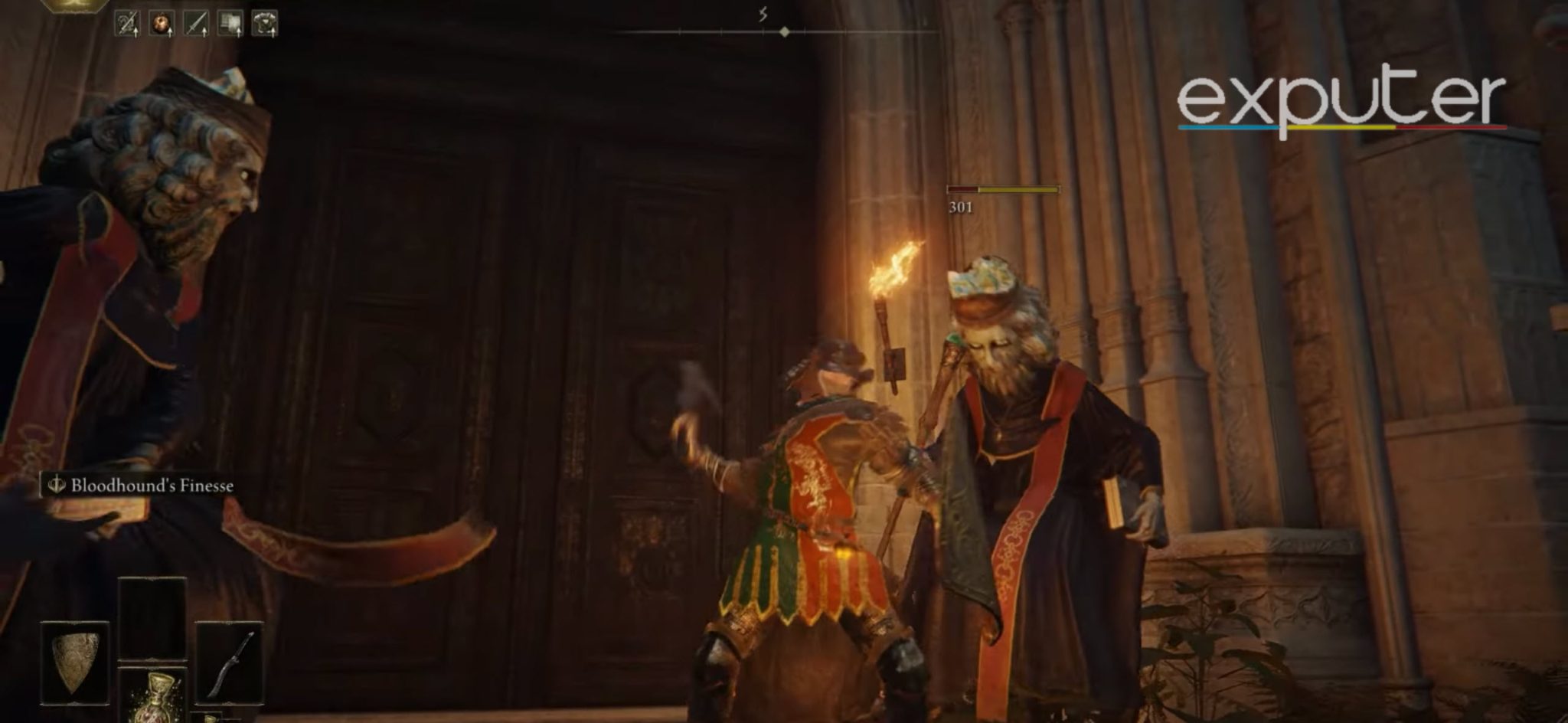Inspect the orange orb buff icon
Screen dimensions: 1568x723
tap(162, 24)
